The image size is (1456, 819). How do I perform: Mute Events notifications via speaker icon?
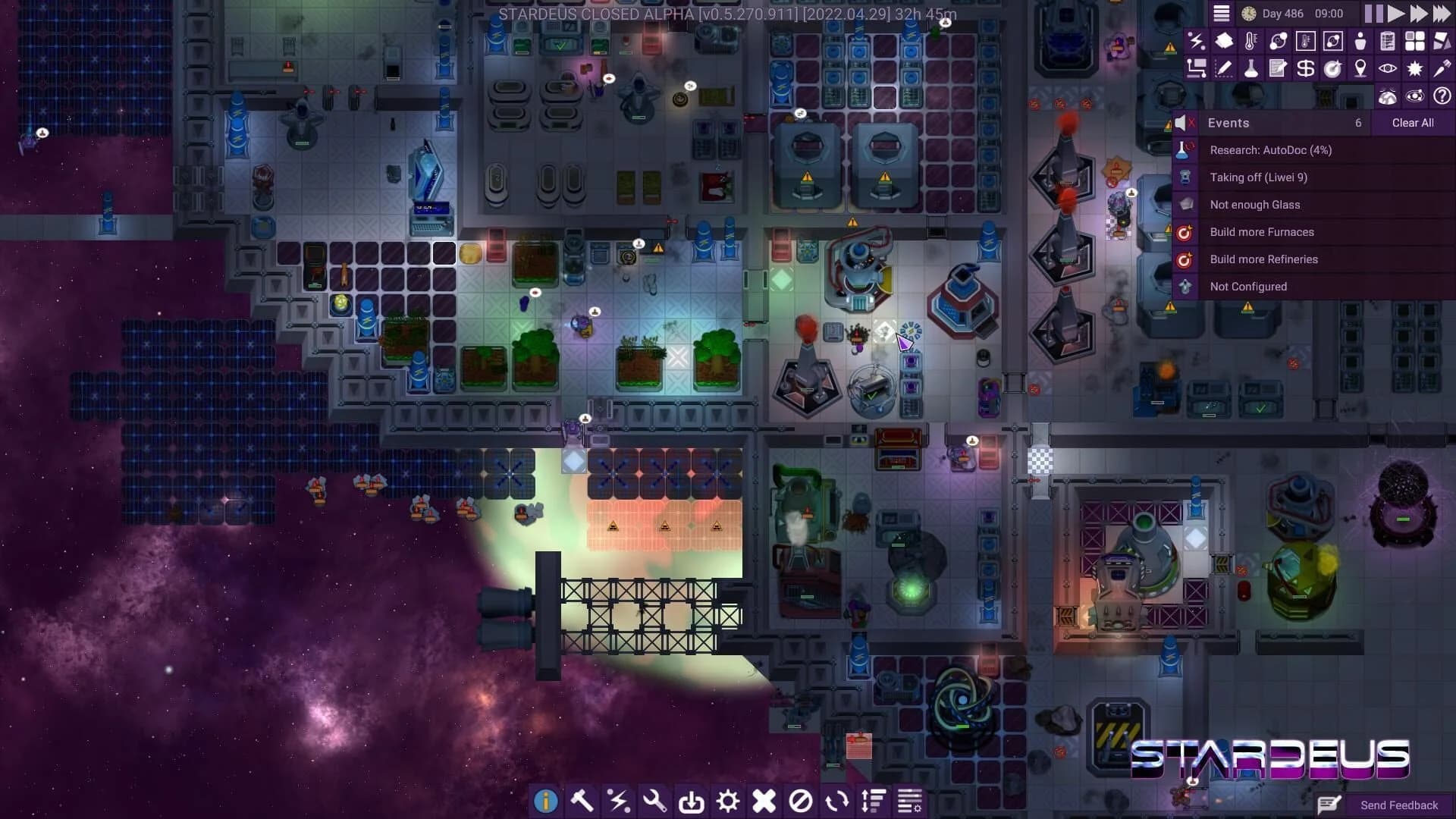tap(1183, 122)
